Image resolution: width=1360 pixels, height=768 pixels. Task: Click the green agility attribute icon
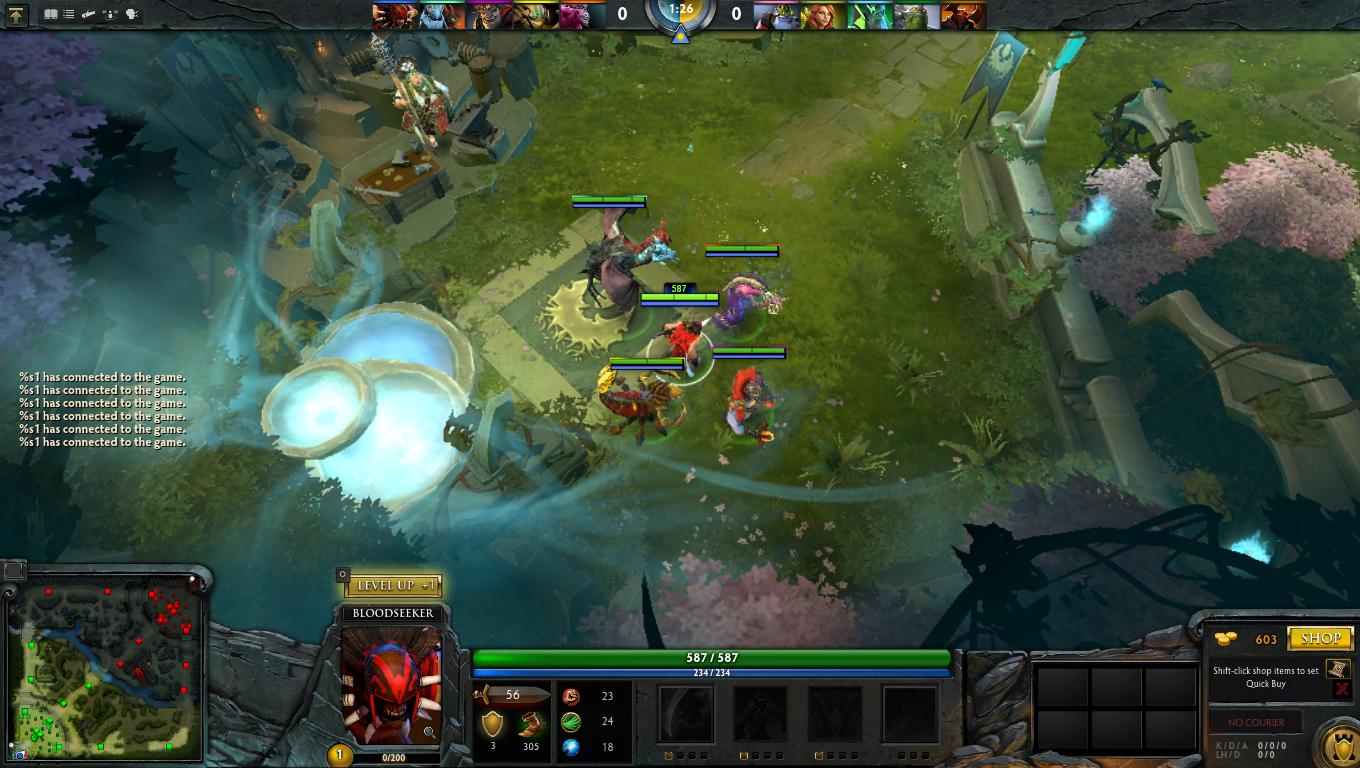pyautogui.click(x=570, y=722)
